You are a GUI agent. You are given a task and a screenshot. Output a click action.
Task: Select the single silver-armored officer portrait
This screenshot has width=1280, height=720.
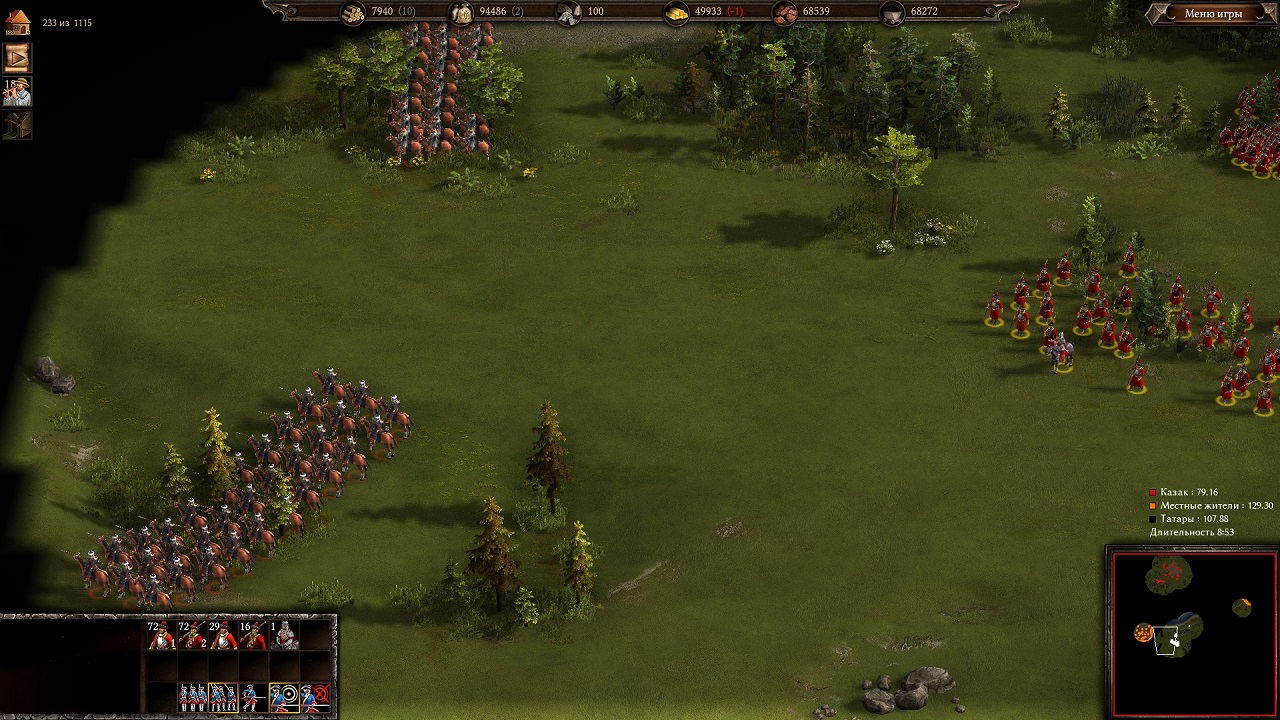point(285,635)
